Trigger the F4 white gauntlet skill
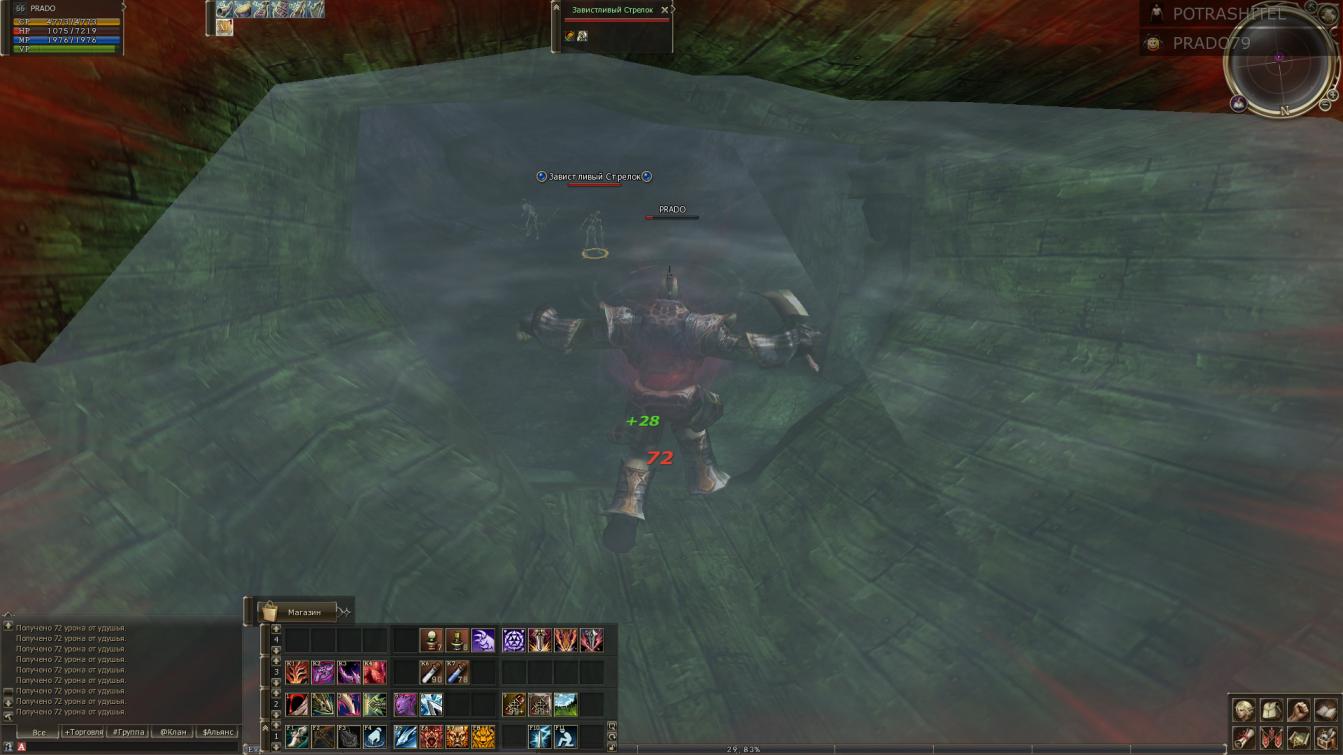This screenshot has width=1343, height=755. tap(374, 737)
